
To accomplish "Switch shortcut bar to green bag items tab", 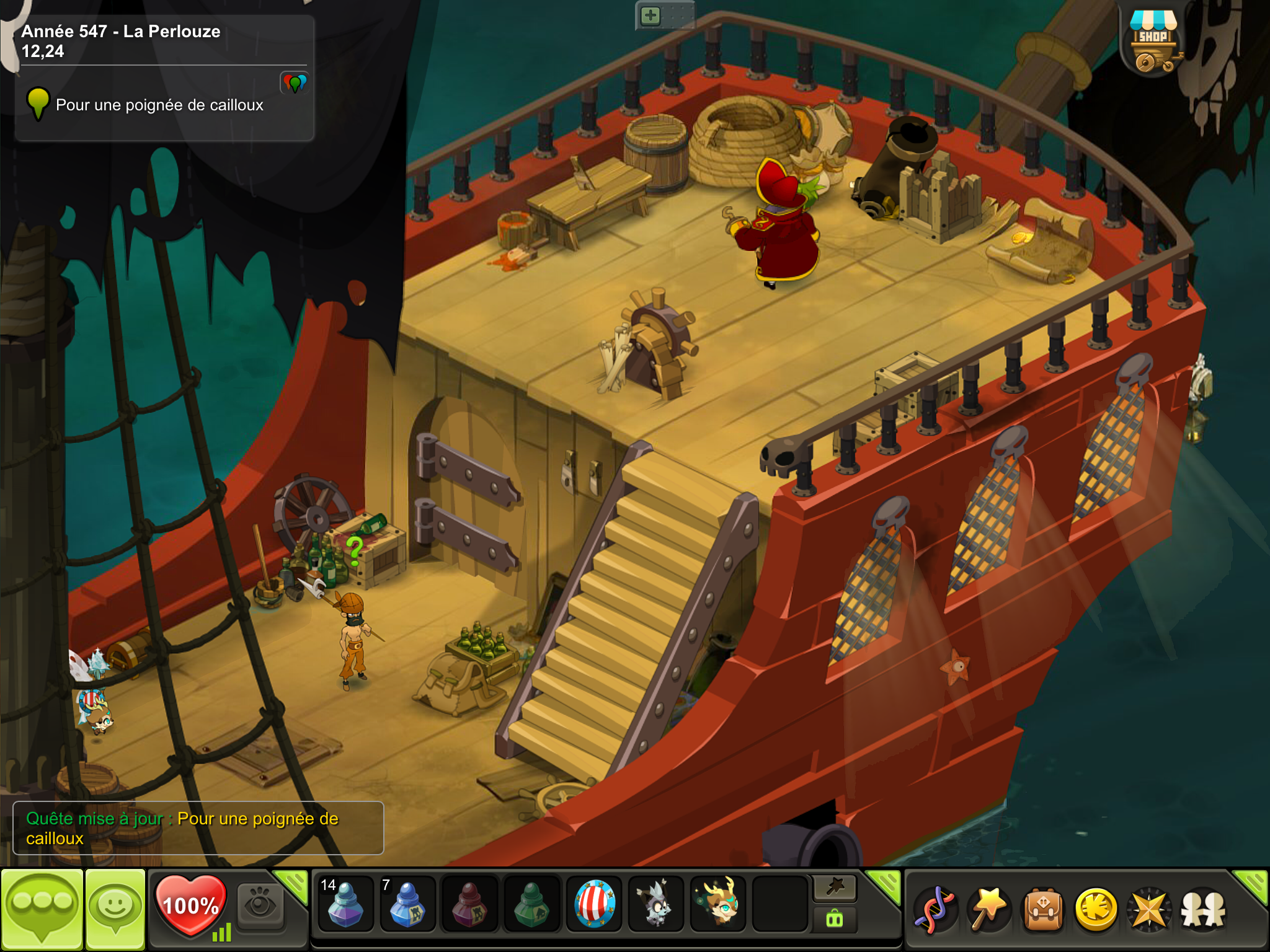I will (x=835, y=919).
